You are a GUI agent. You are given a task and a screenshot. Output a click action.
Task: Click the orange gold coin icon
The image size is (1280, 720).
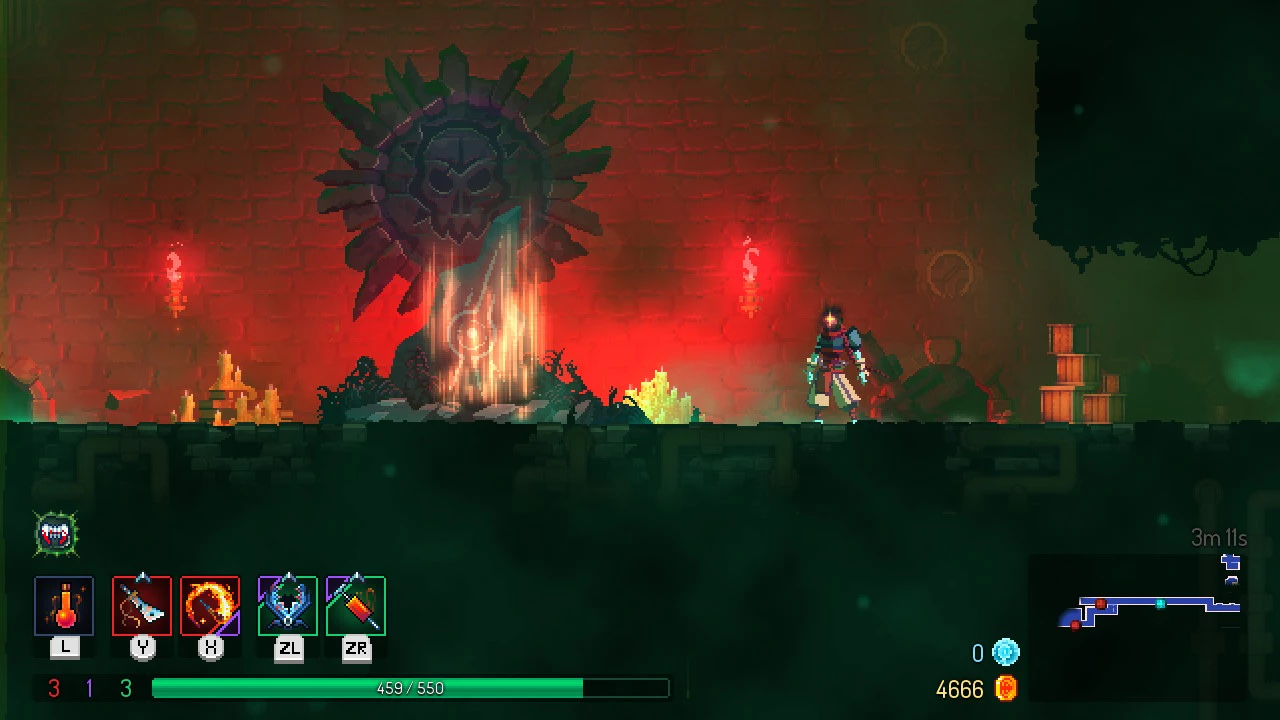pos(1006,688)
